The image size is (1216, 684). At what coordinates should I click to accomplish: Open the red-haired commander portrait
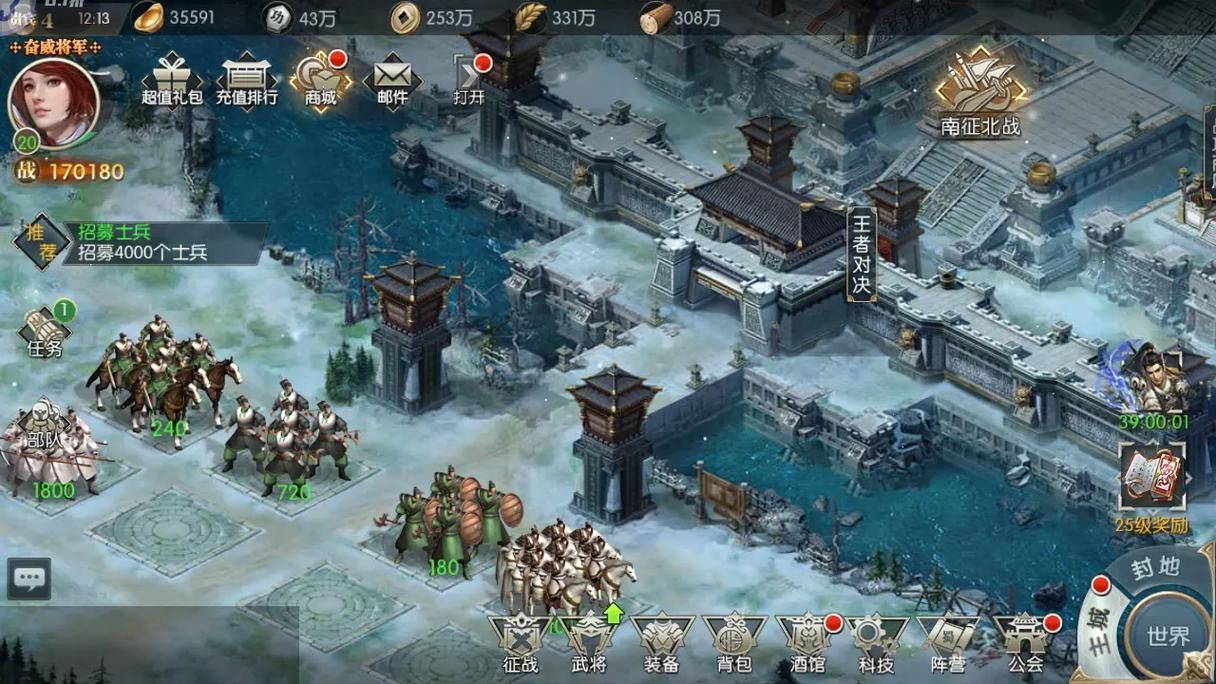click(x=53, y=101)
